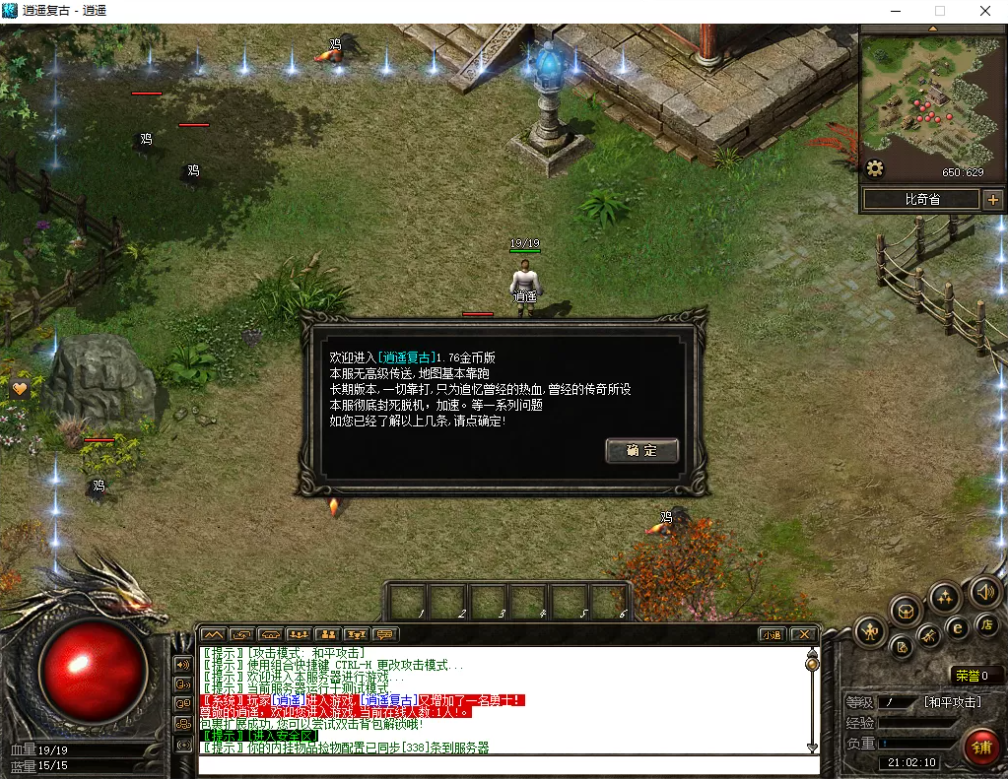Open the red 铺 stall button

(x=981, y=747)
